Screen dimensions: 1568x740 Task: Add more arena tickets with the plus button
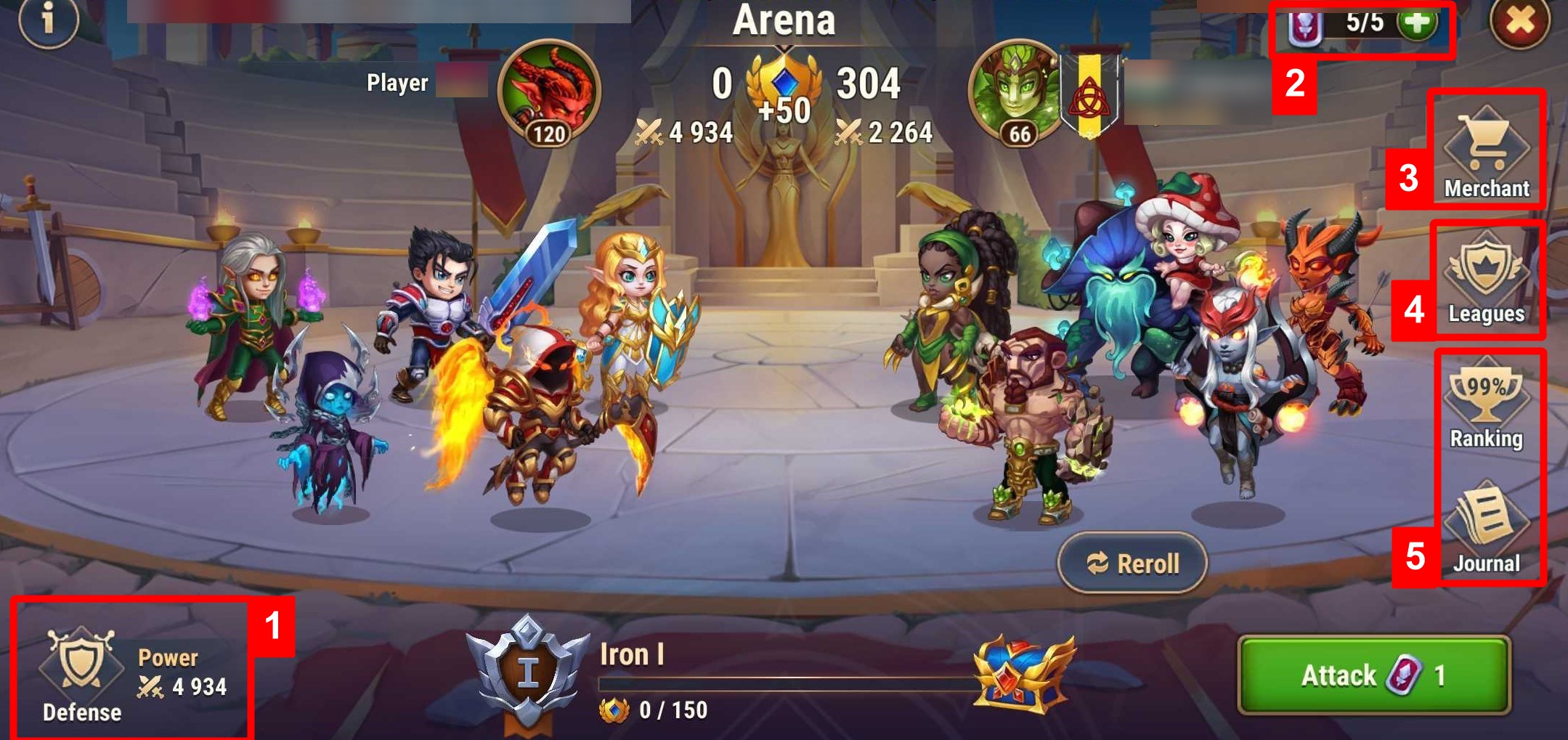point(1417,23)
